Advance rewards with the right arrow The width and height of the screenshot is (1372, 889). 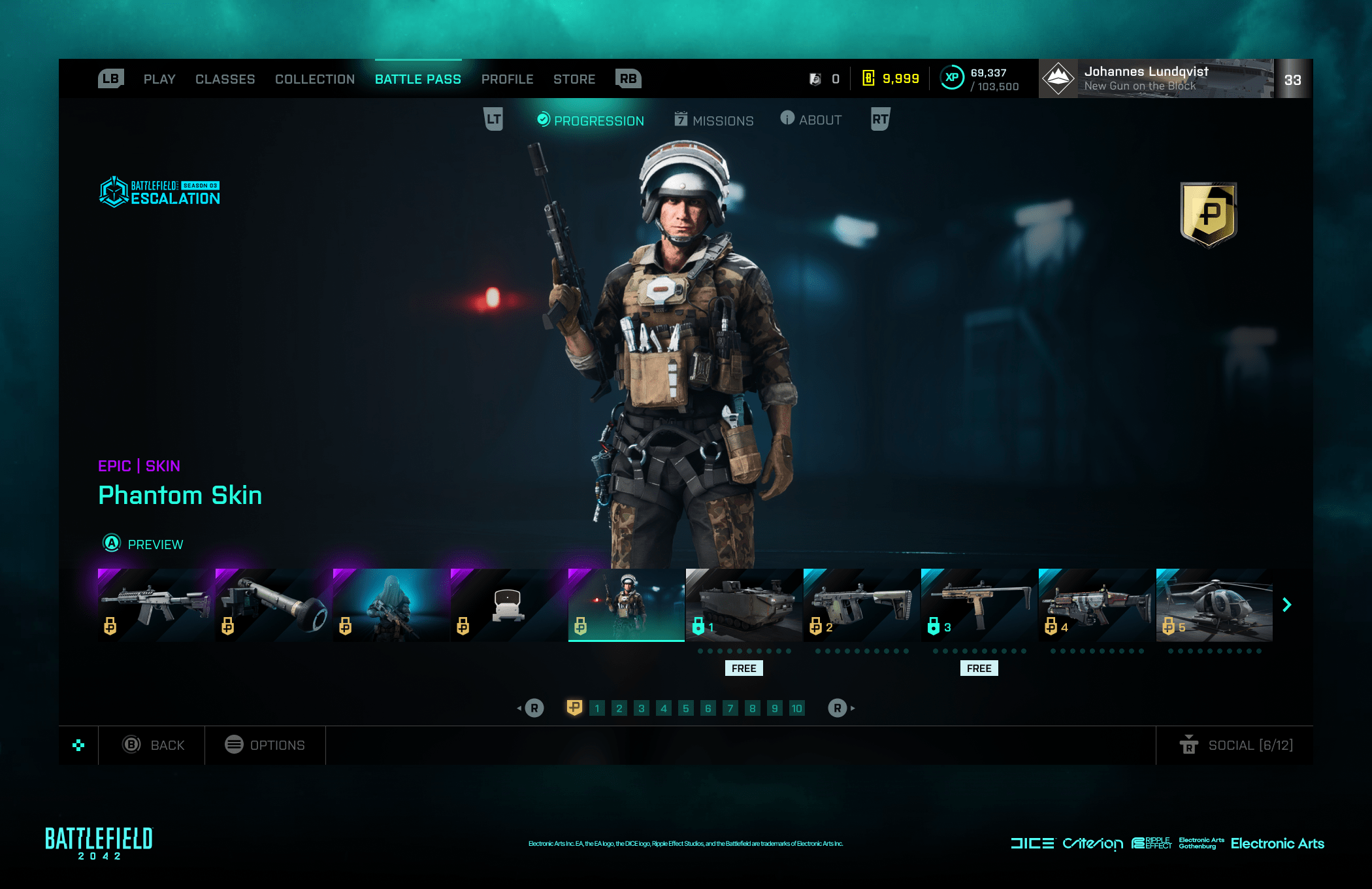pos(1287,605)
